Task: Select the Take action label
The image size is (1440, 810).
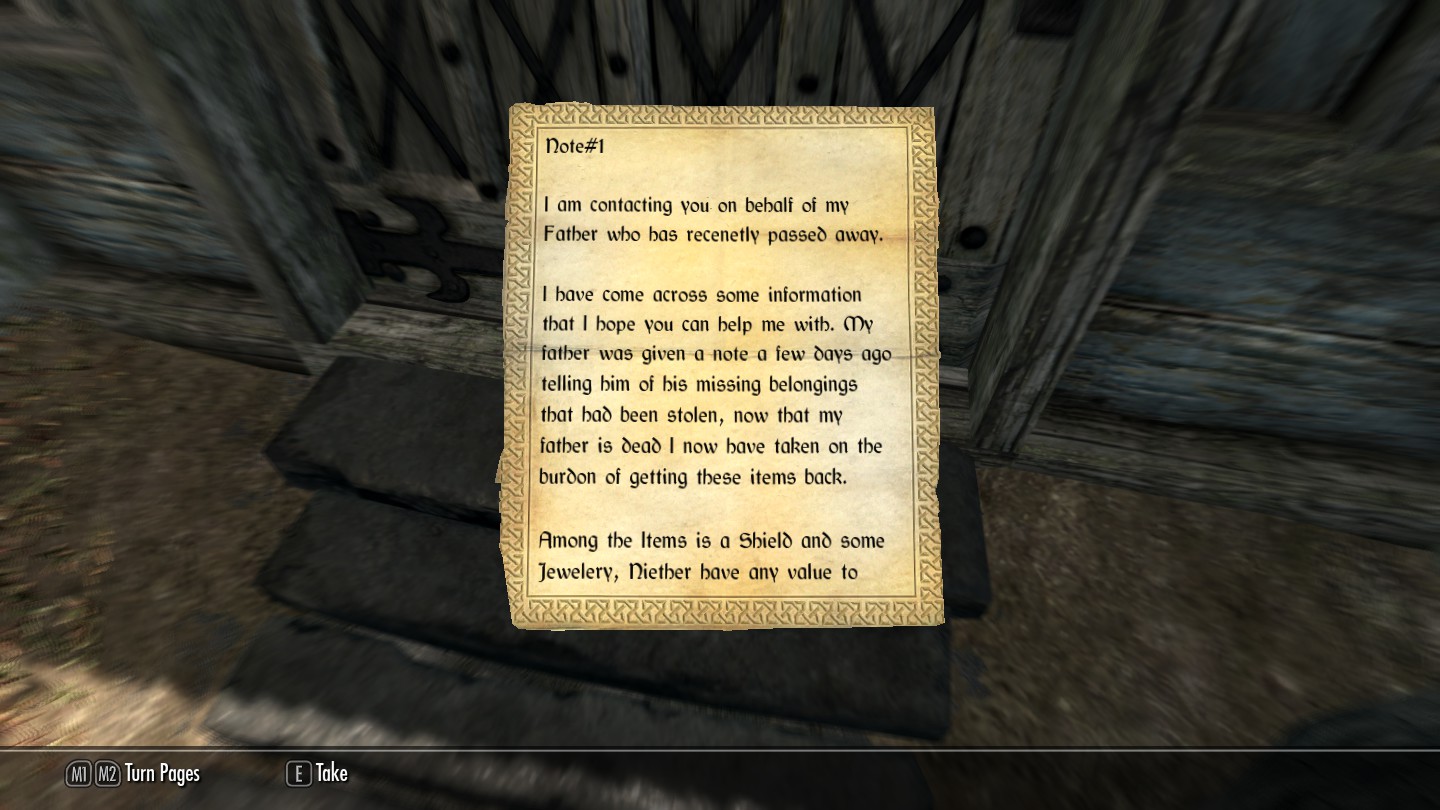Action: click(332, 773)
